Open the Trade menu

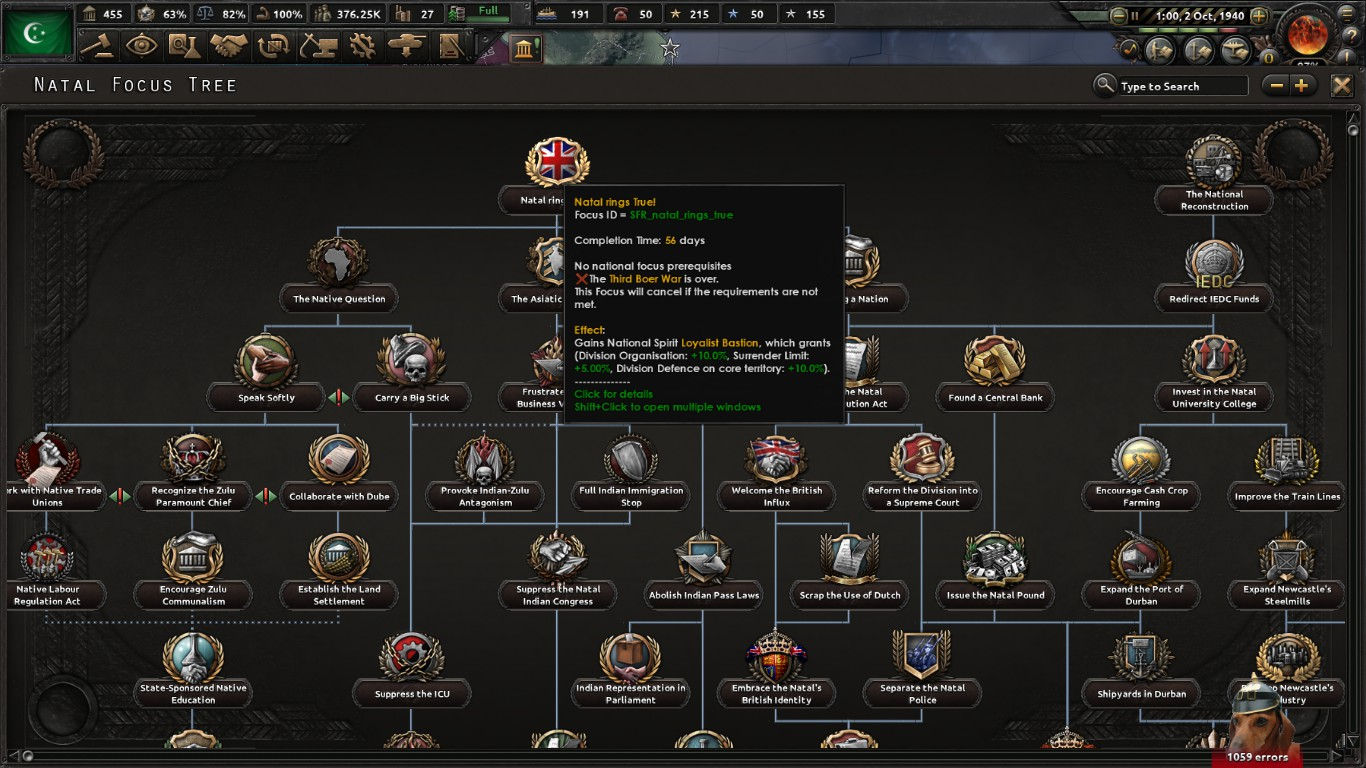tap(274, 46)
